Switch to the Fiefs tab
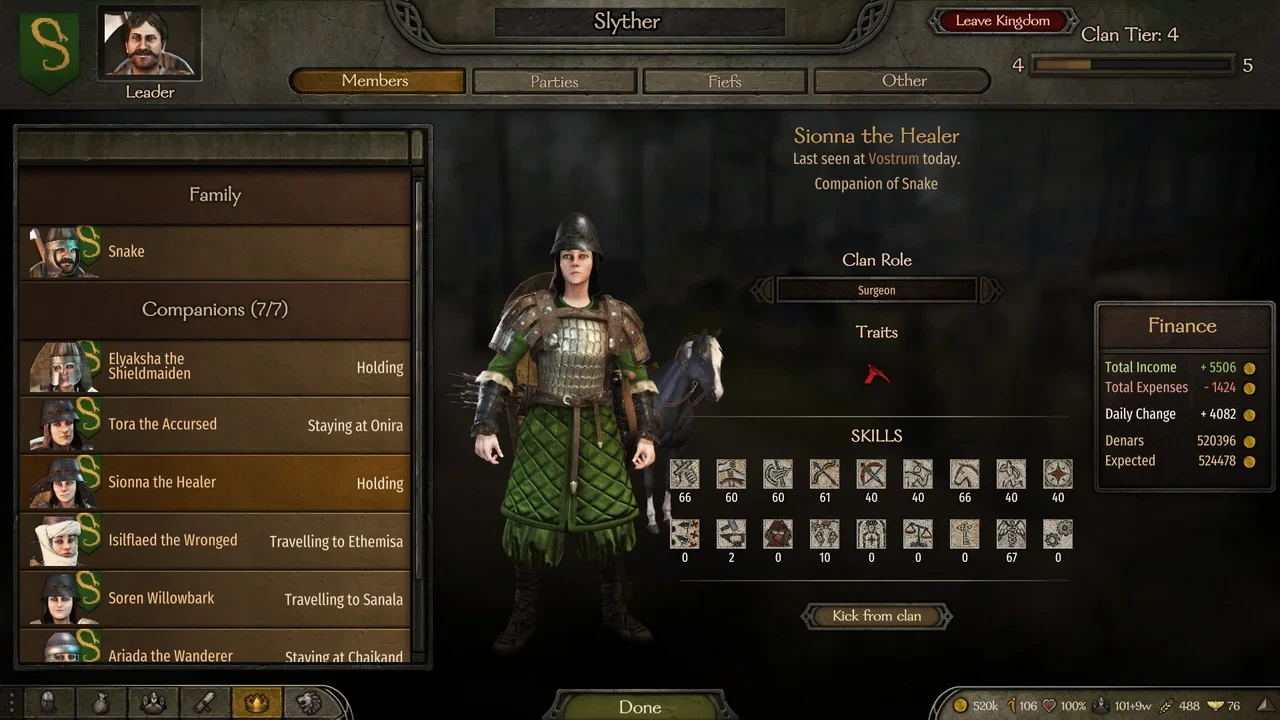 tap(724, 81)
